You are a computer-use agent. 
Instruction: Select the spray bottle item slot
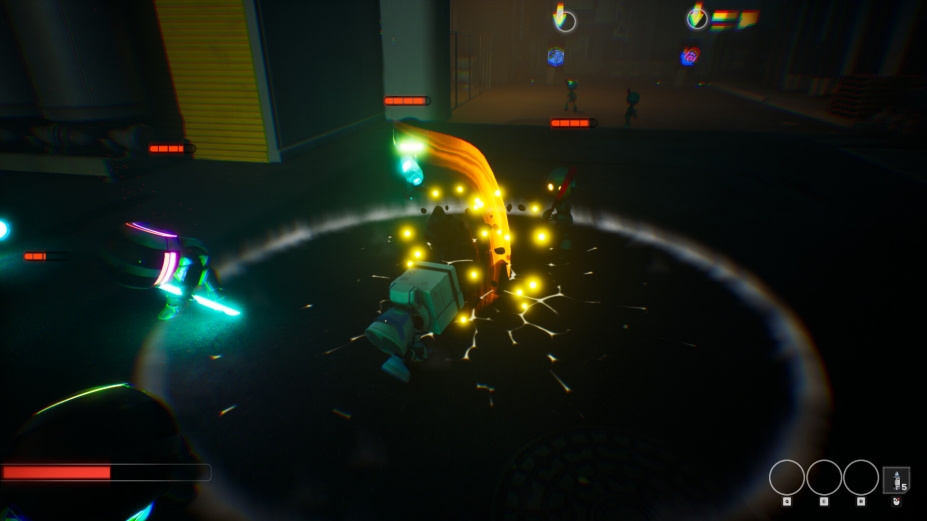(x=896, y=479)
